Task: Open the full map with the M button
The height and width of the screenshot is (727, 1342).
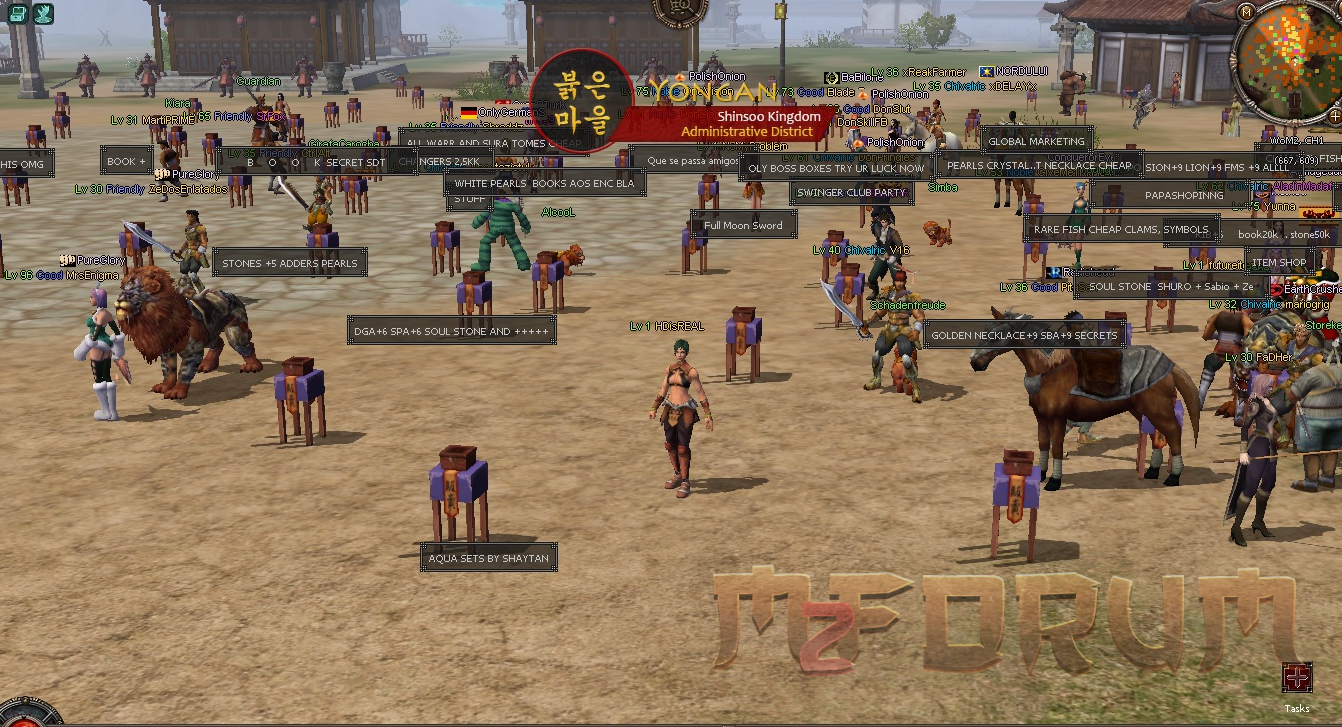Action: [1245, 11]
